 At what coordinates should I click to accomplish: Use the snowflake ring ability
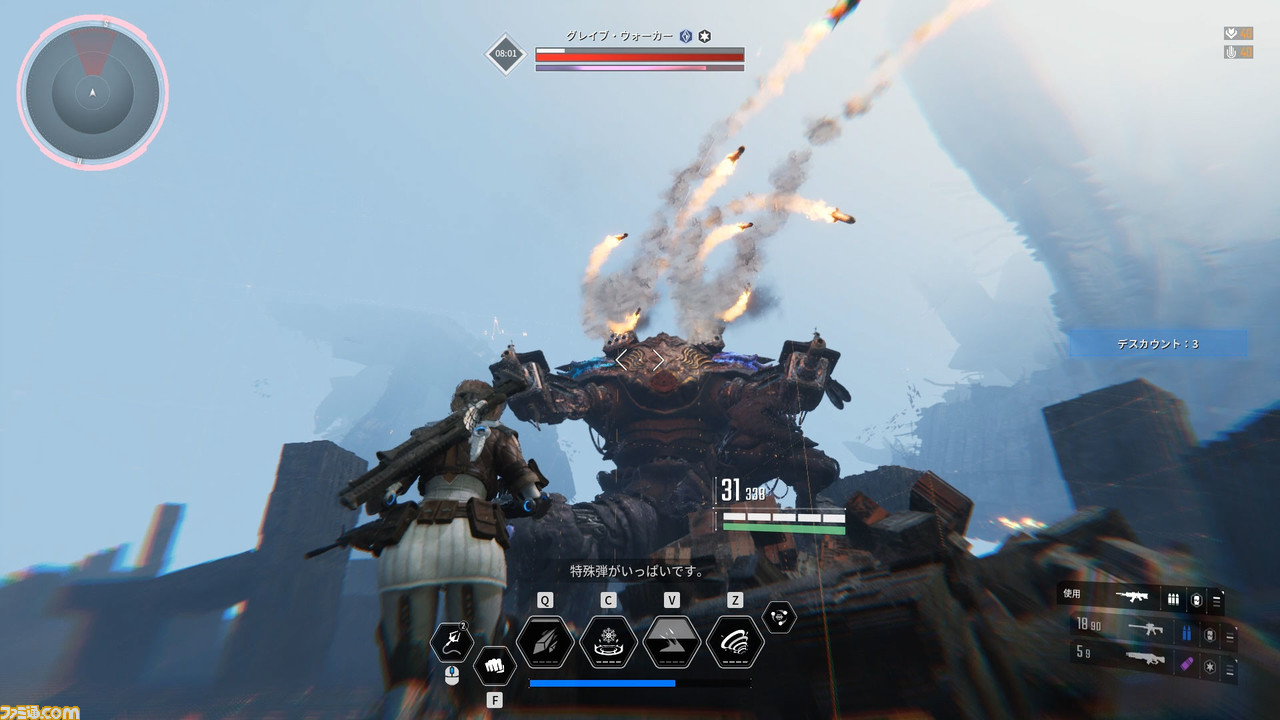(x=608, y=642)
